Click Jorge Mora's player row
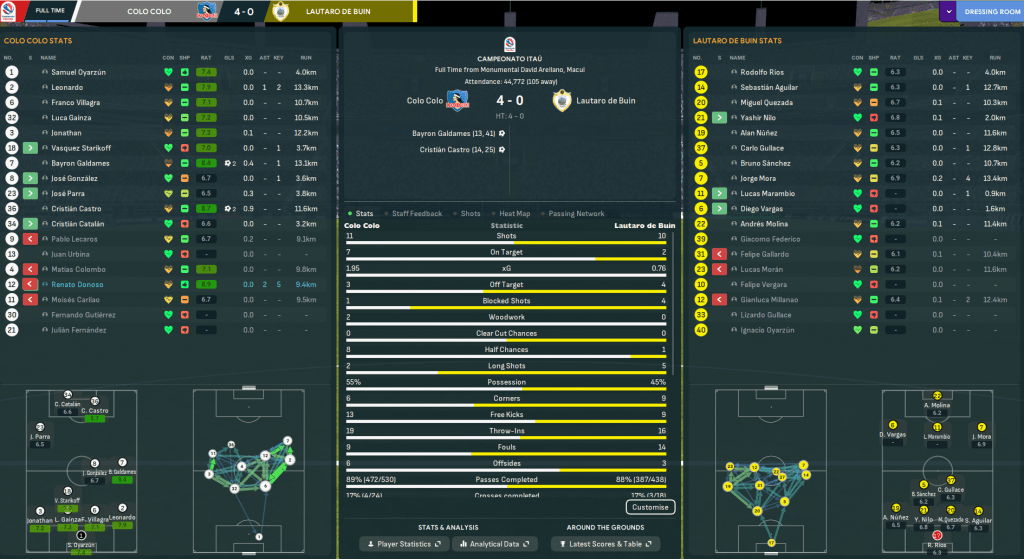This screenshot has height=559, width=1024. tap(759, 178)
